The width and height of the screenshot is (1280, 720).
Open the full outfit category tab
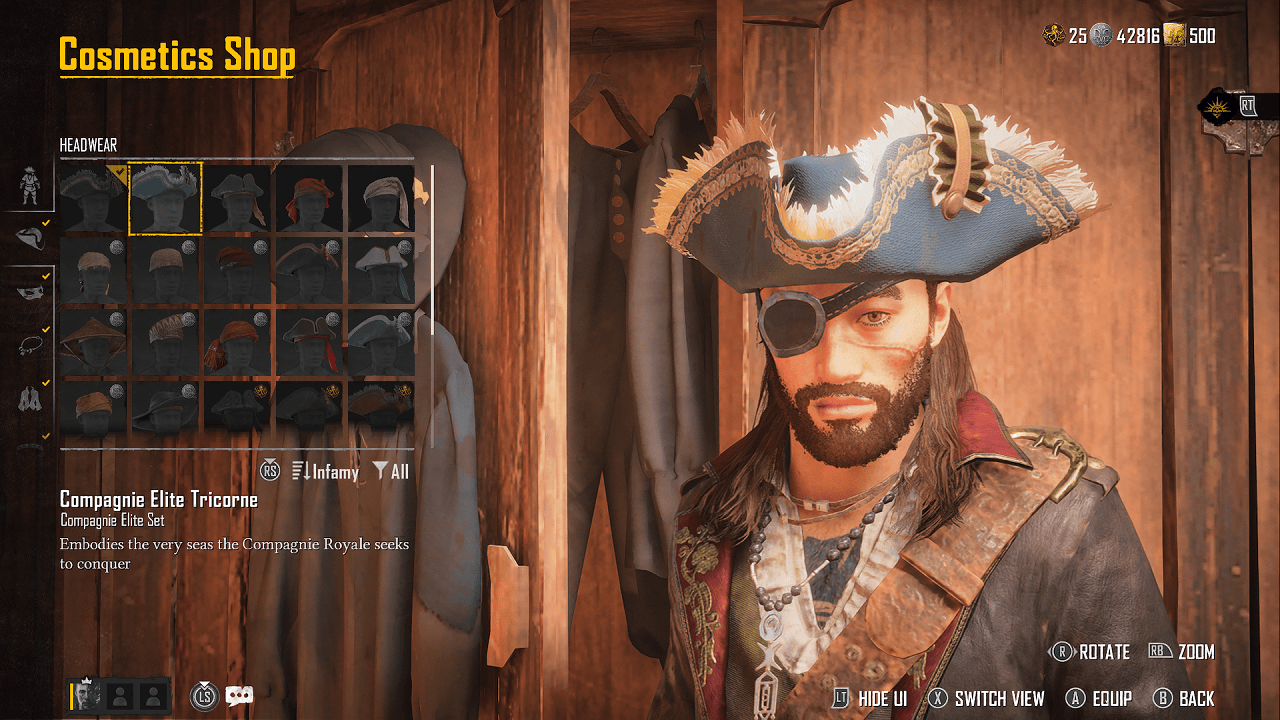click(x=30, y=185)
